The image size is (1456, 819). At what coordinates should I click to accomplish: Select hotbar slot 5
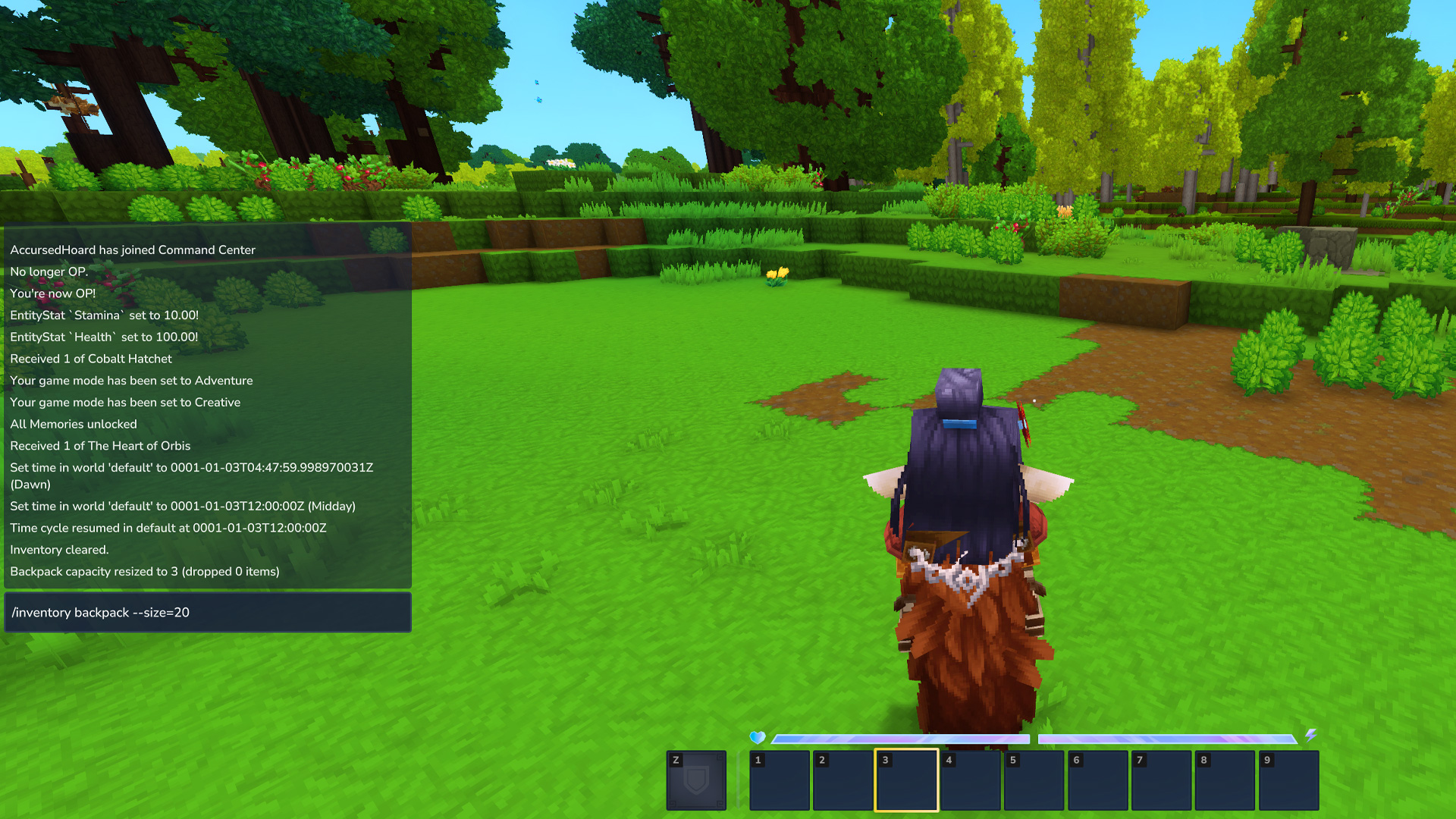click(1034, 780)
